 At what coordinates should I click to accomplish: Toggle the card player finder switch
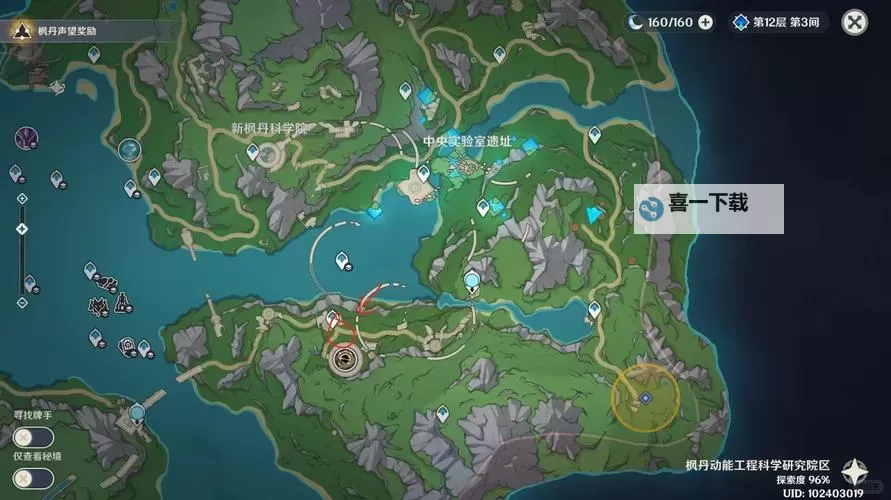click(x=33, y=436)
